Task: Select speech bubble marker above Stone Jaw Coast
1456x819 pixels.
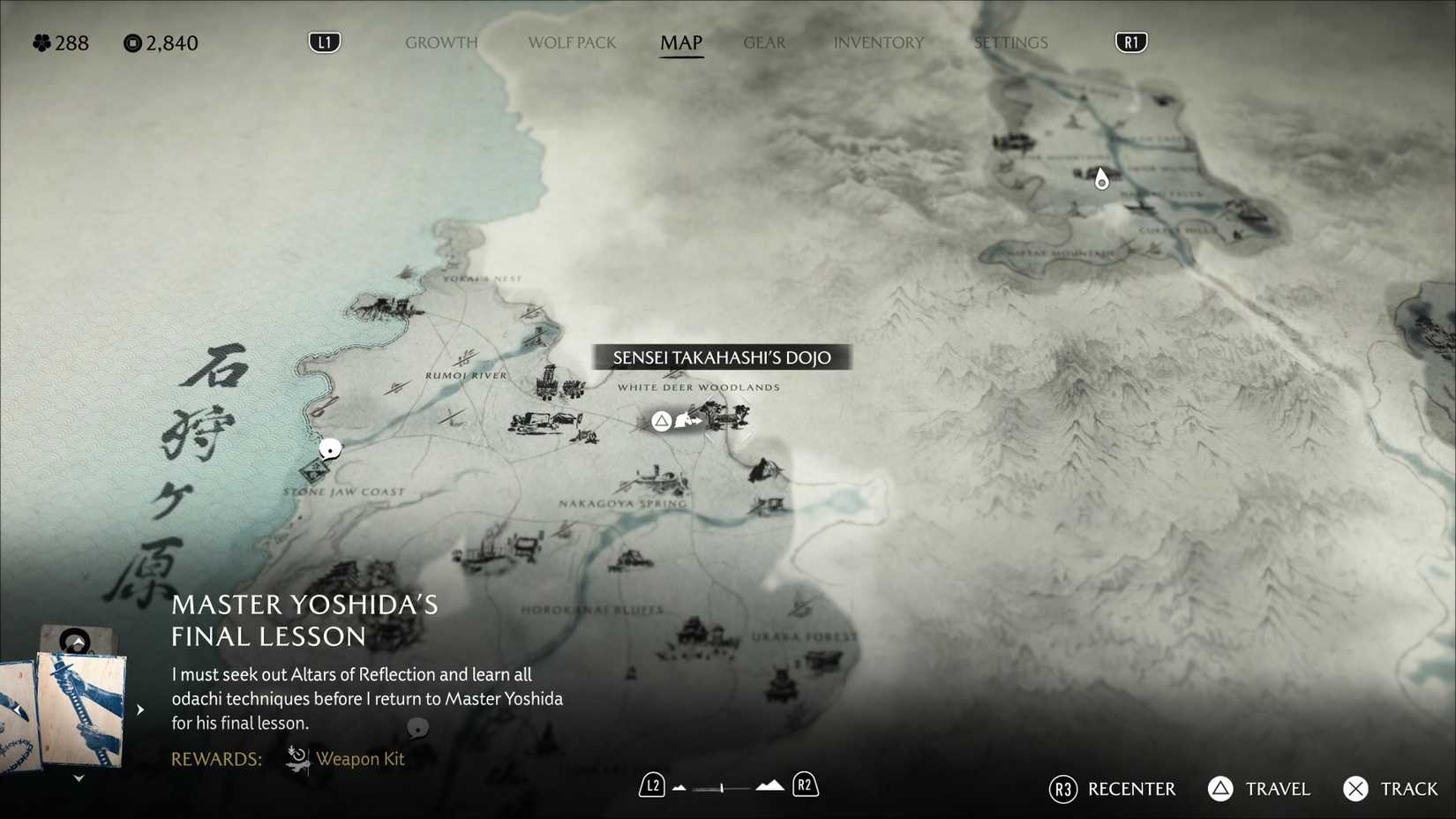Action: point(330,449)
